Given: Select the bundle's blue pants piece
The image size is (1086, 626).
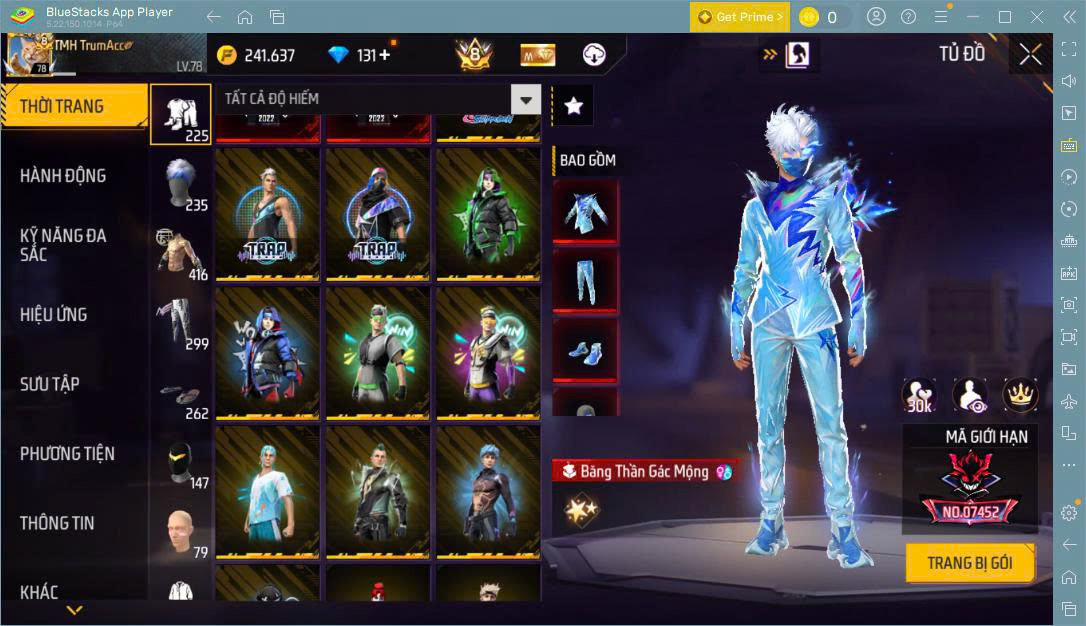Looking at the screenshot, I should pos(585,281).
